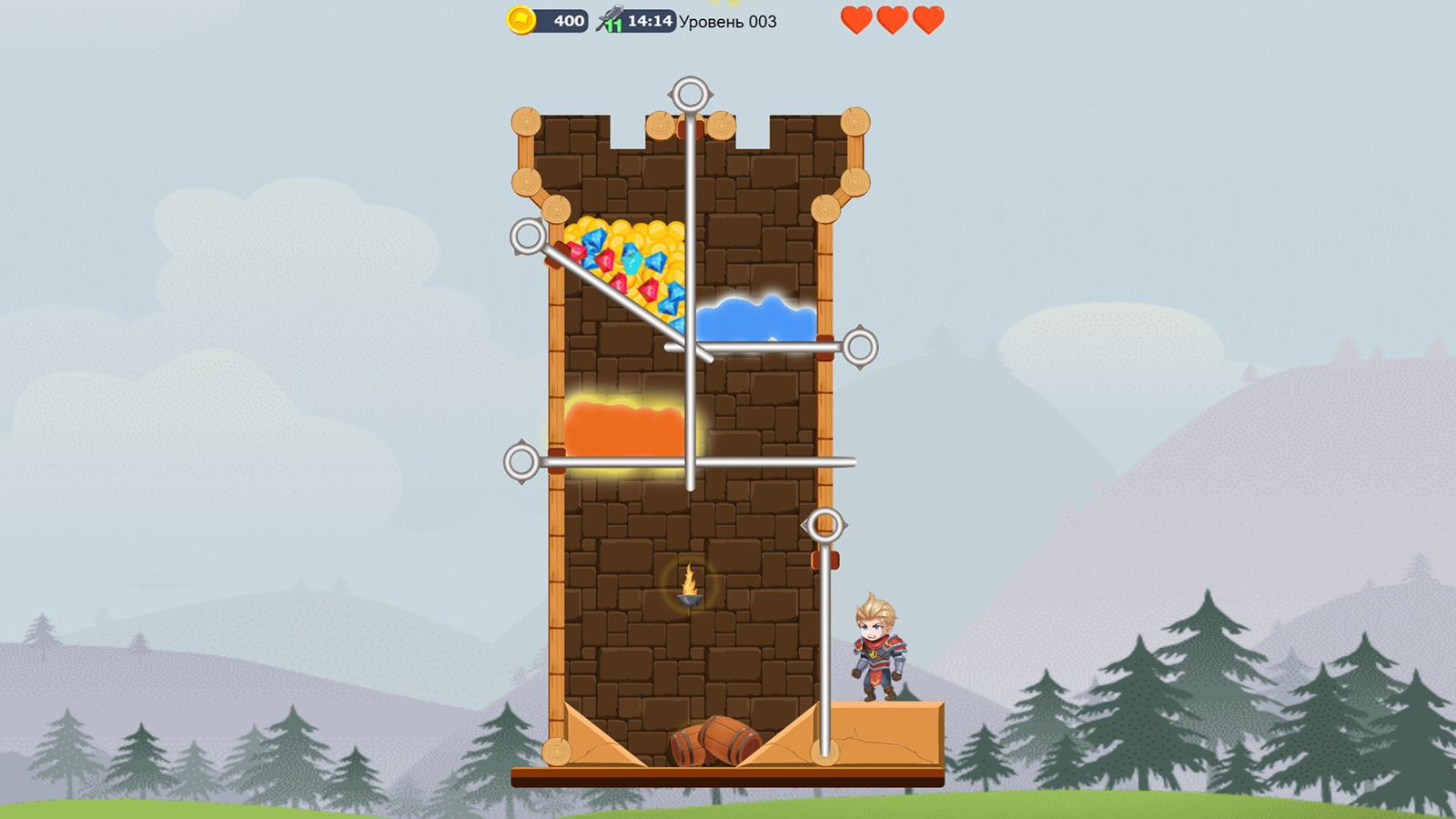
Task: Click the topmost pin head above the tower
Action: pos(689,91)
